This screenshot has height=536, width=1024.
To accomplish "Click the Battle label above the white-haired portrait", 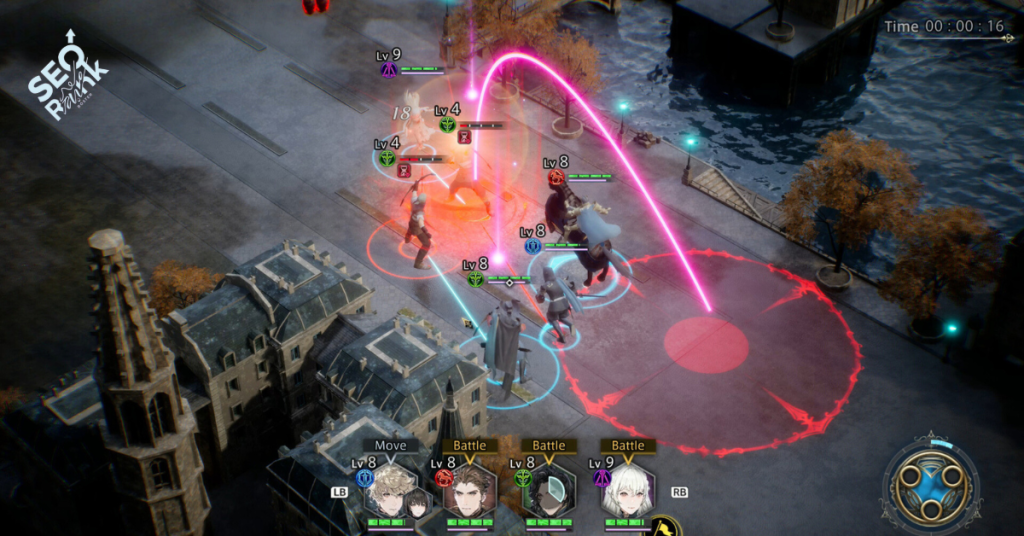I will click(628, 445).
